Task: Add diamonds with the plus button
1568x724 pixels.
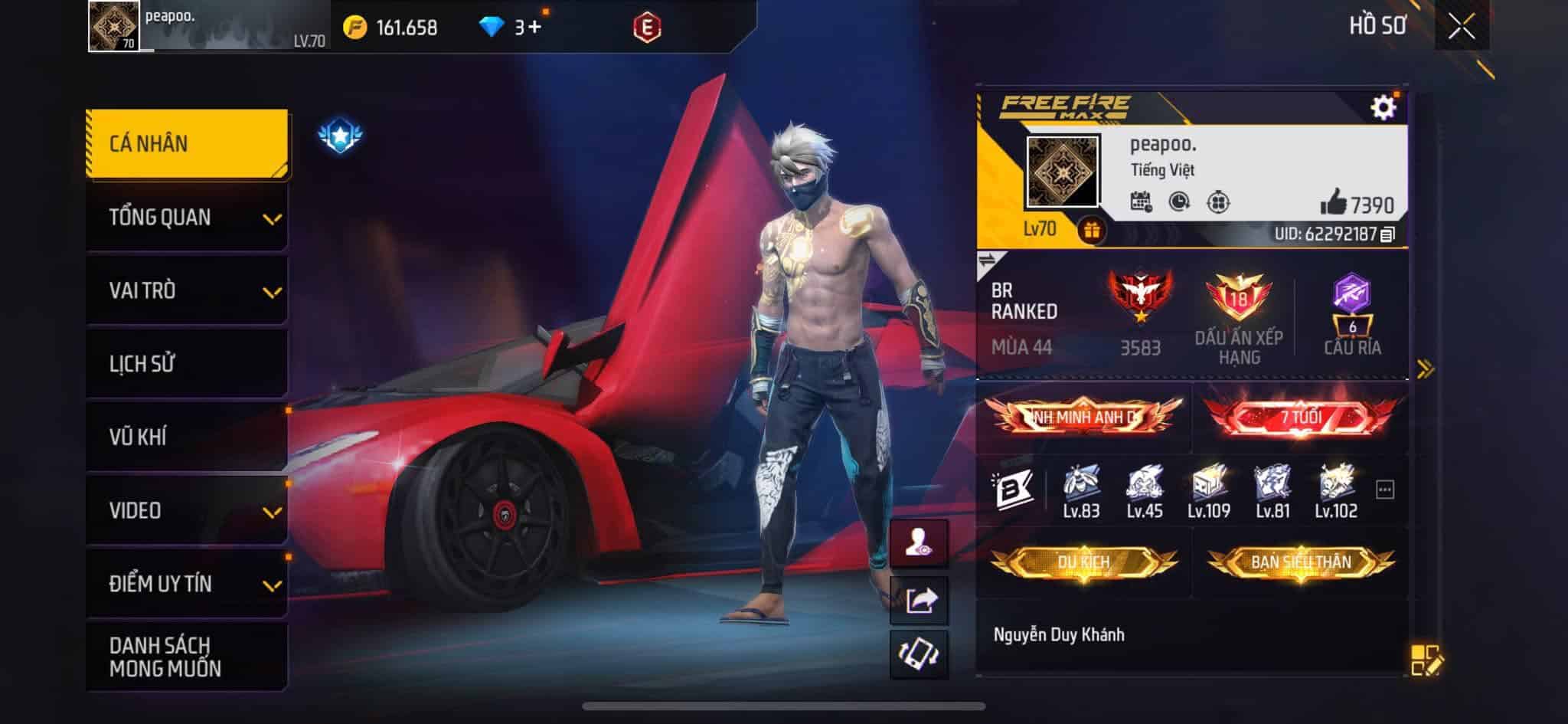Action: (x=534, y=28)
